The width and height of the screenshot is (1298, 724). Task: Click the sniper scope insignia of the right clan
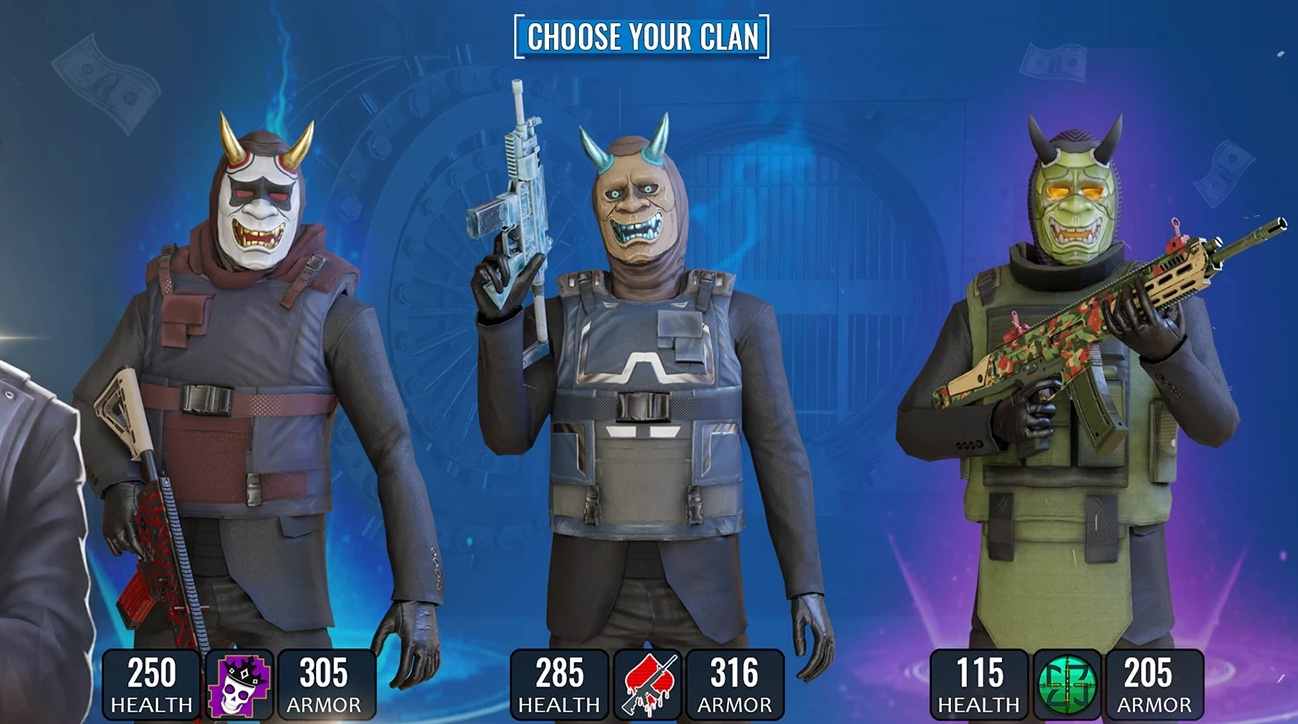(1067, 681)
